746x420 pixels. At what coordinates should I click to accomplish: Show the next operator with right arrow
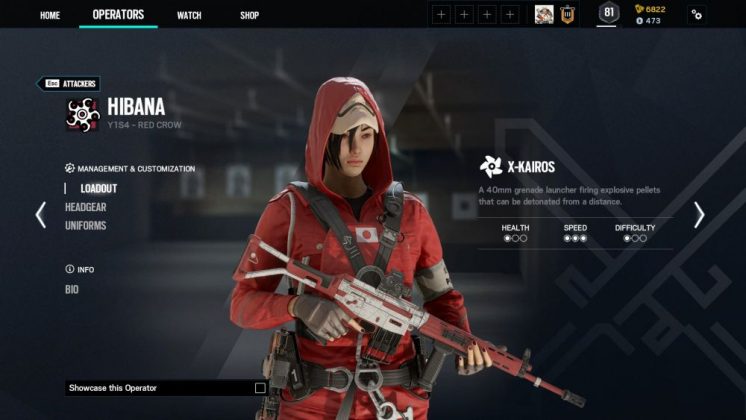click(699, 215)
